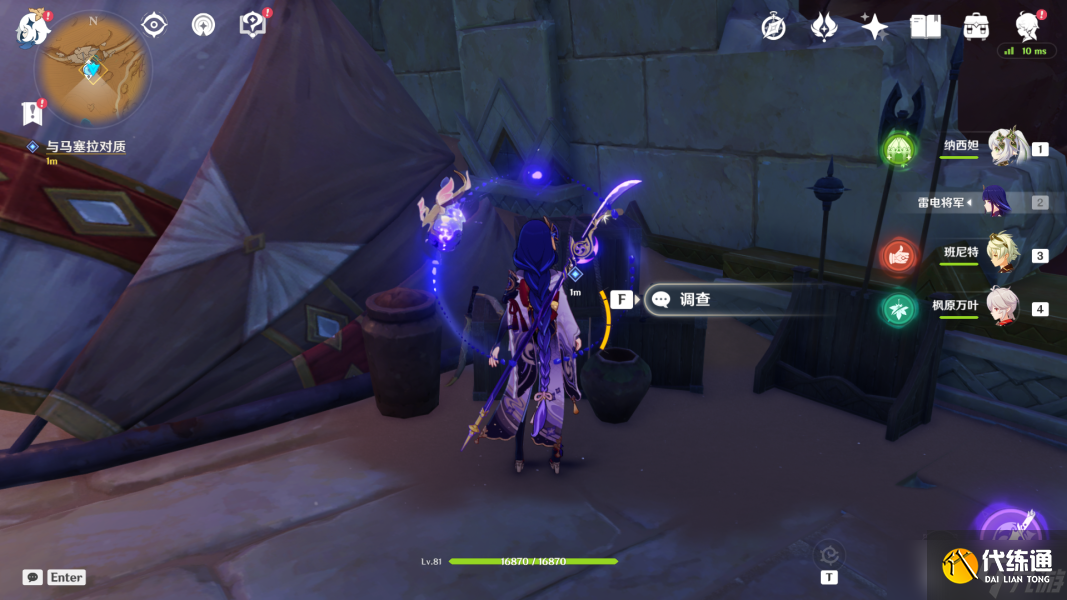This screenshot has height=600, width=1067.
Task: Open the compass events icon
Action: 773,27
